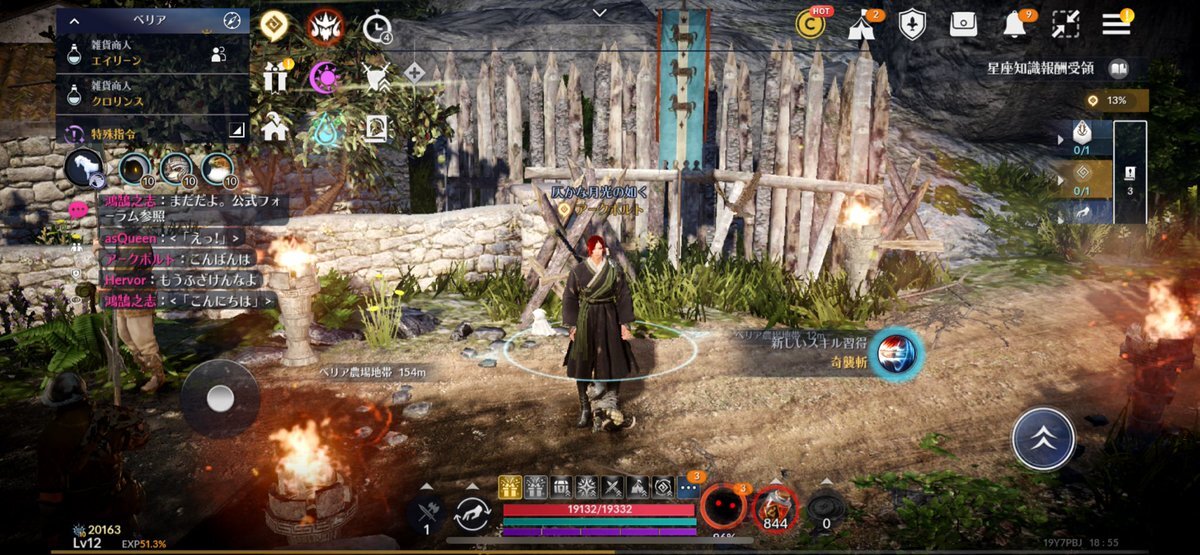Open the gift box rewards icon
This screenshot has width=1200, height=555.
point(275,77)
